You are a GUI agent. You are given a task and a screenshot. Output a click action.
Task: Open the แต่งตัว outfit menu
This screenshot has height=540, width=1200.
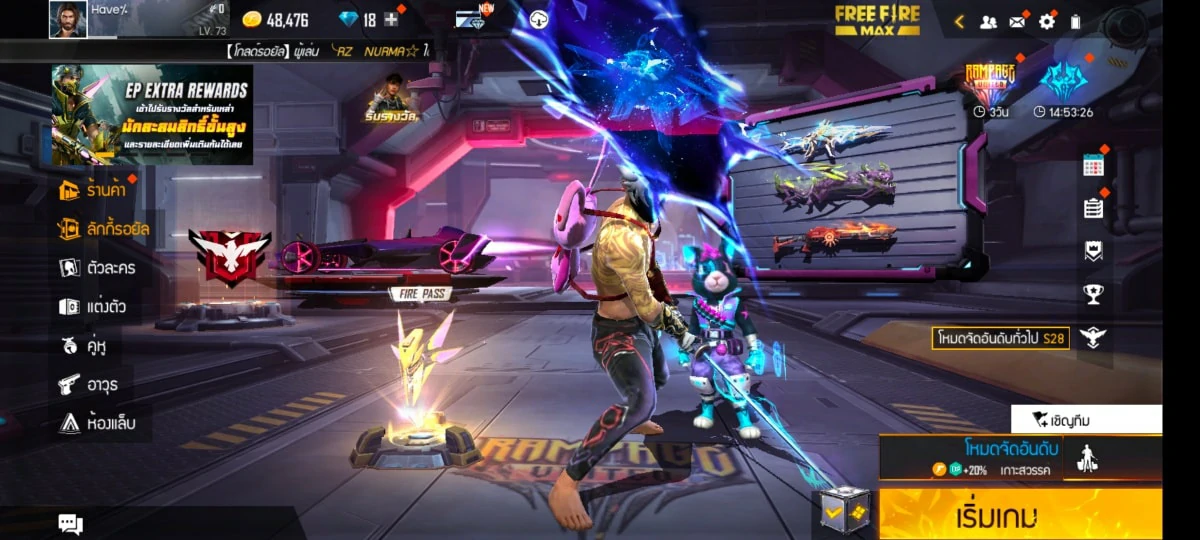coord(93,307)
